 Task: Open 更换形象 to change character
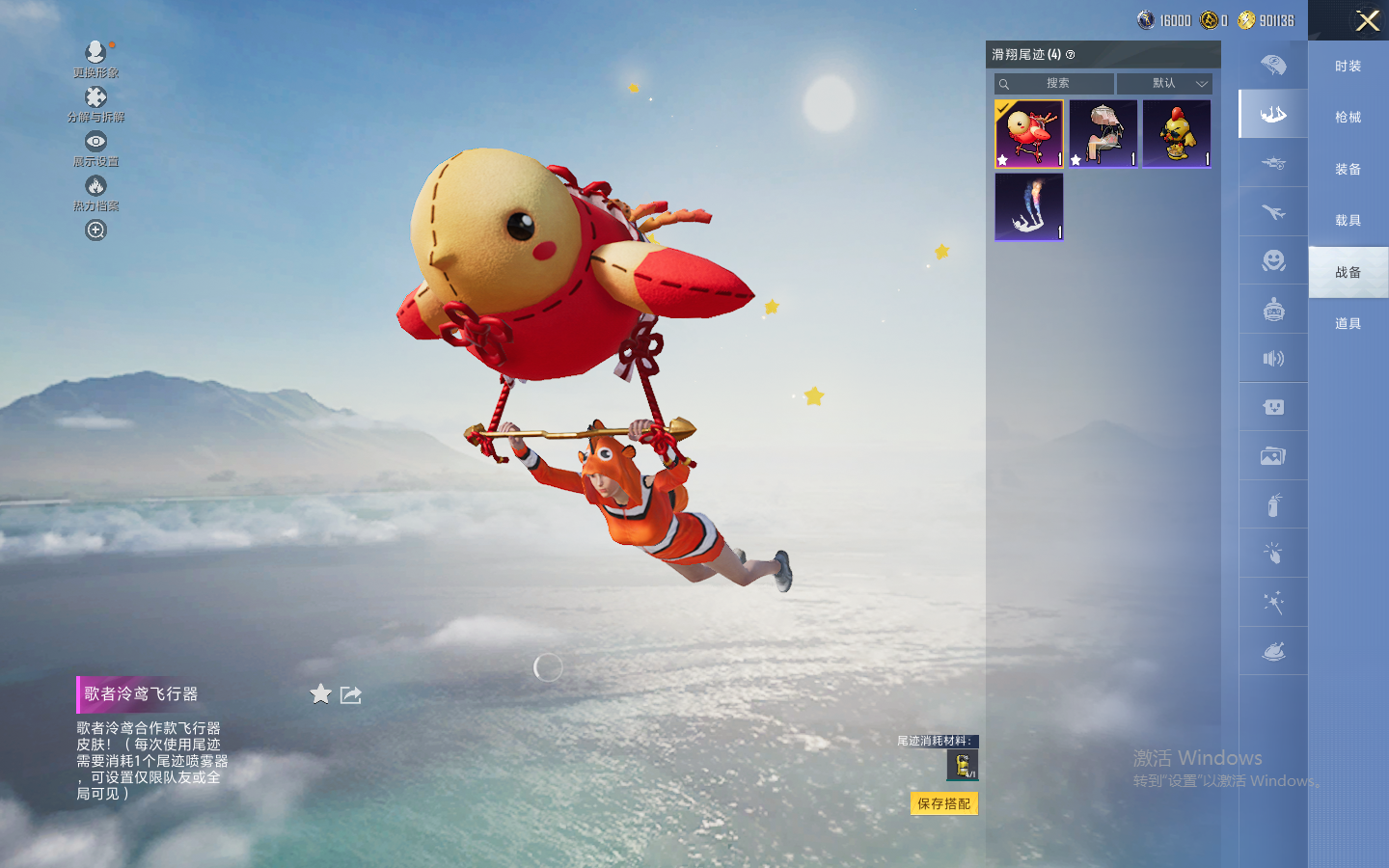(95, 58)
